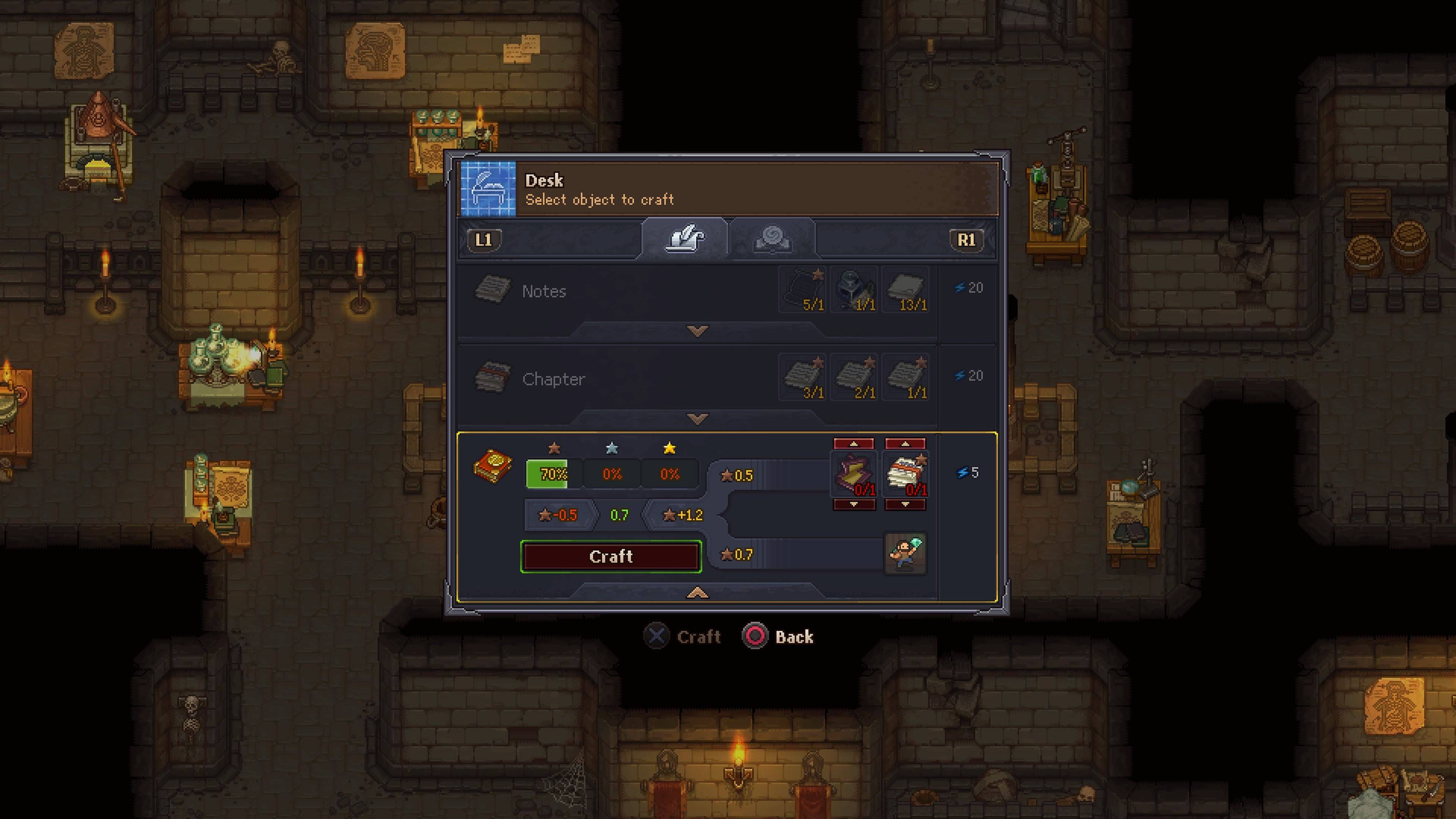The height and width of the screenshot is (819, 1456).
Task: Click the Craft button
Action: 610,557
